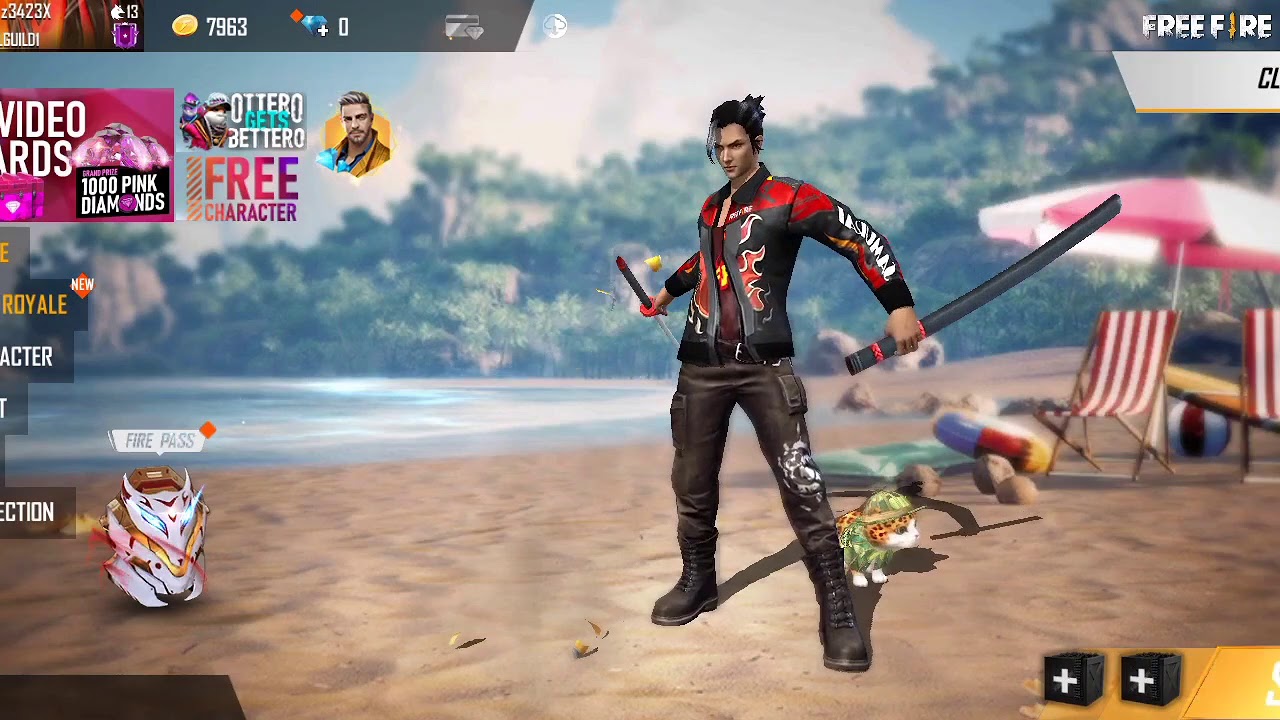1280x720 pixels.
Task: Open the Collection menu
Action: click(28, 513)
